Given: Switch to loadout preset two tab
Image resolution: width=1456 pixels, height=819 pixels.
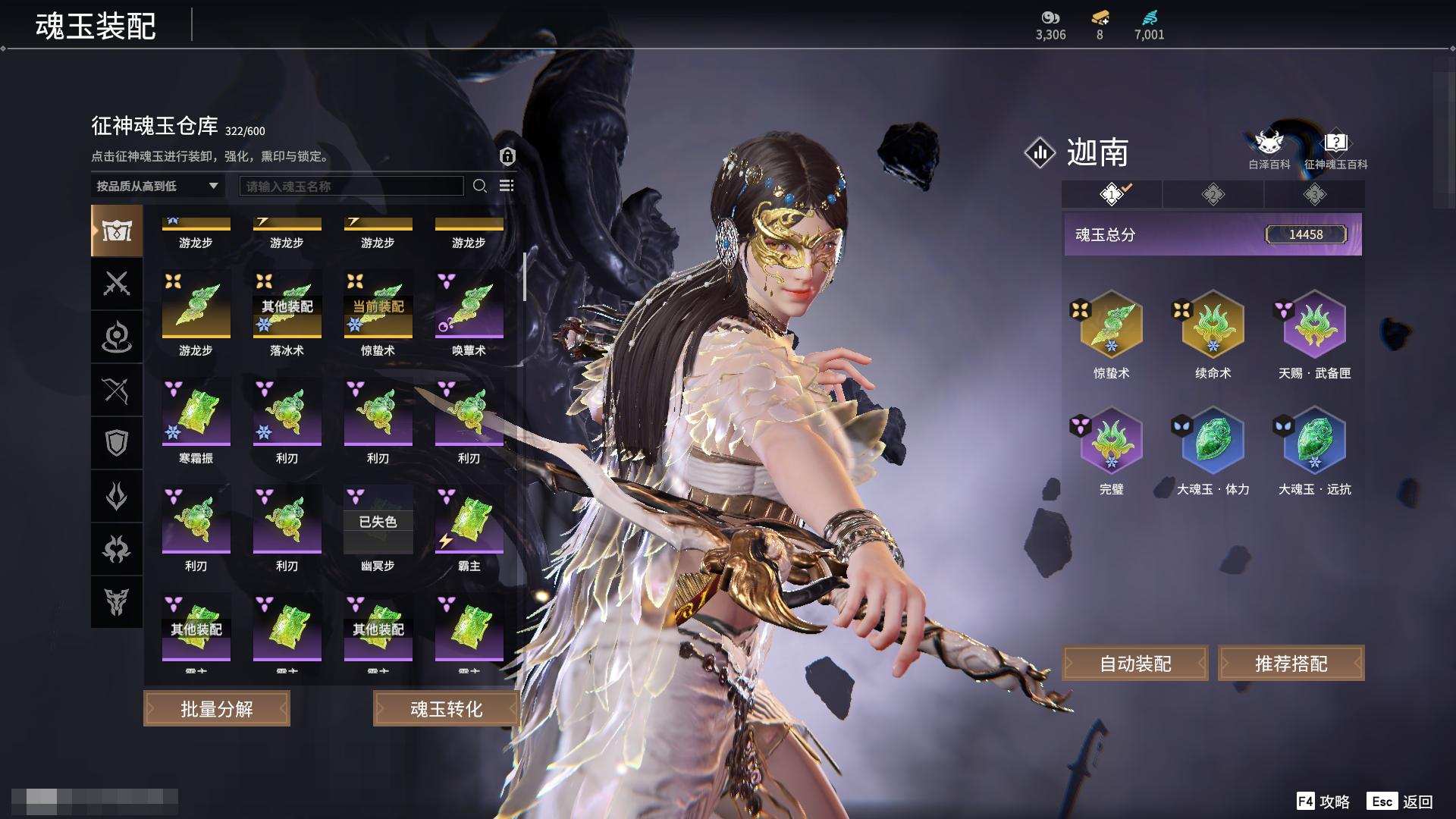Looking at the screenshot, I should coord(1213,195).
